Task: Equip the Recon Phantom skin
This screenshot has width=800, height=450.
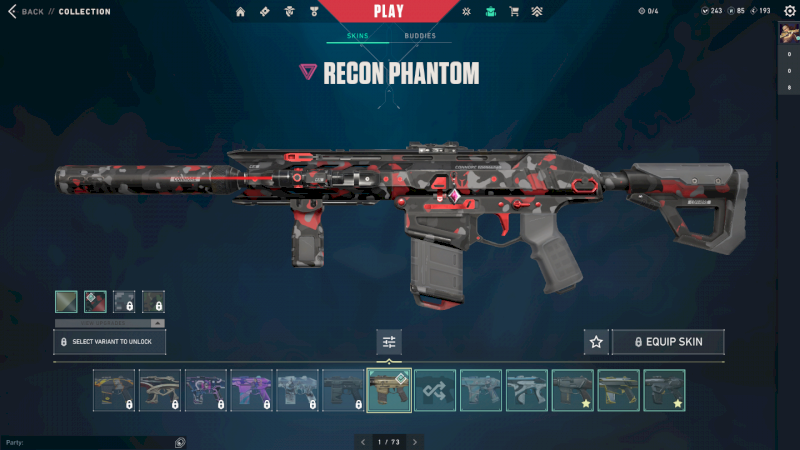Action: coord(667,342)
